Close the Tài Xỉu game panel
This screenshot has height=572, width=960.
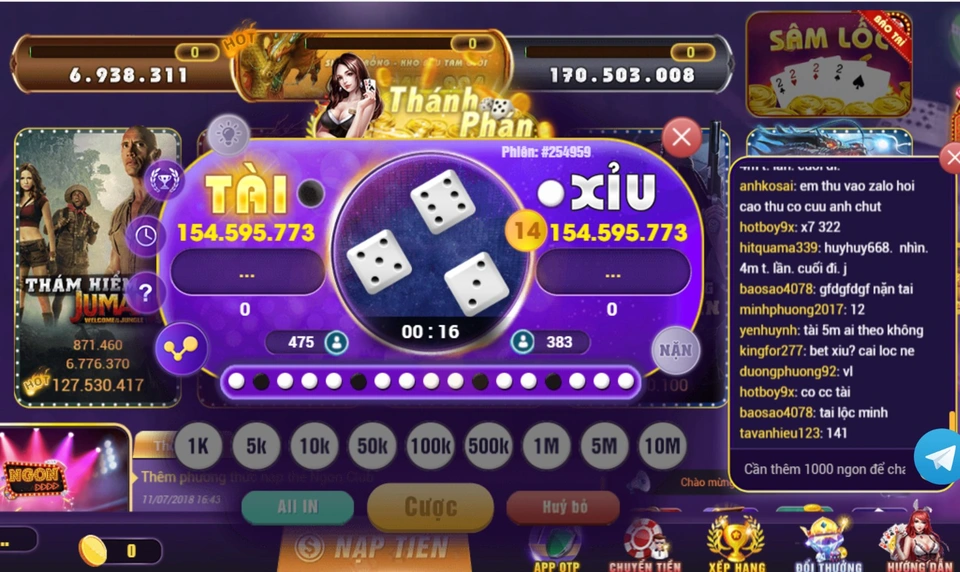coord(682,137)
